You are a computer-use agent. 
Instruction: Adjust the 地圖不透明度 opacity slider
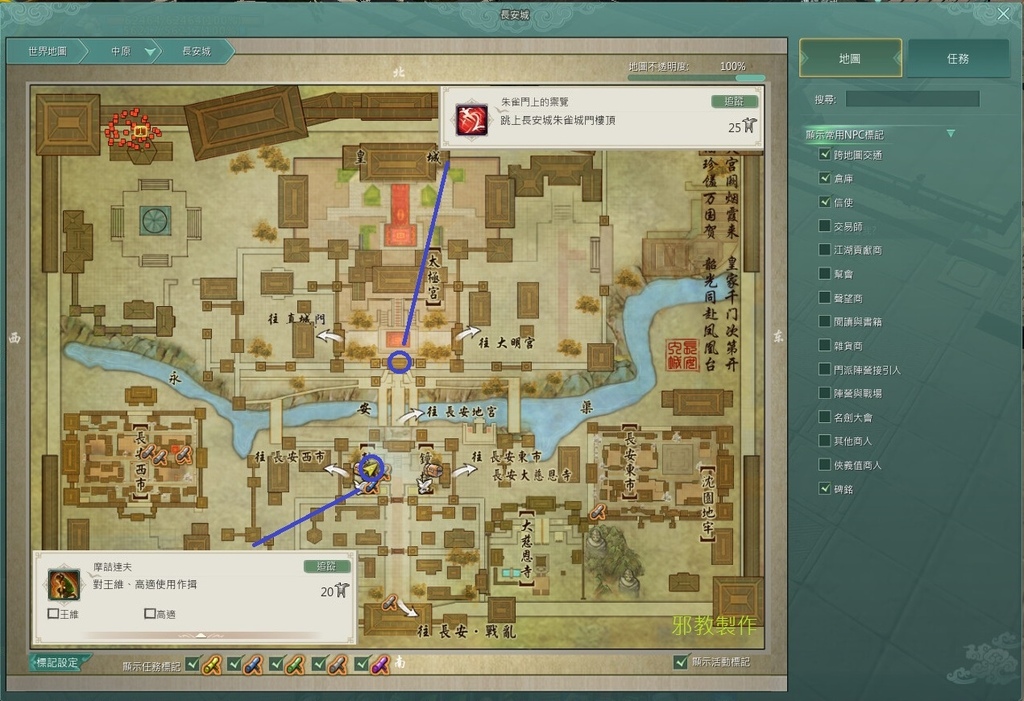pos(740,77)
